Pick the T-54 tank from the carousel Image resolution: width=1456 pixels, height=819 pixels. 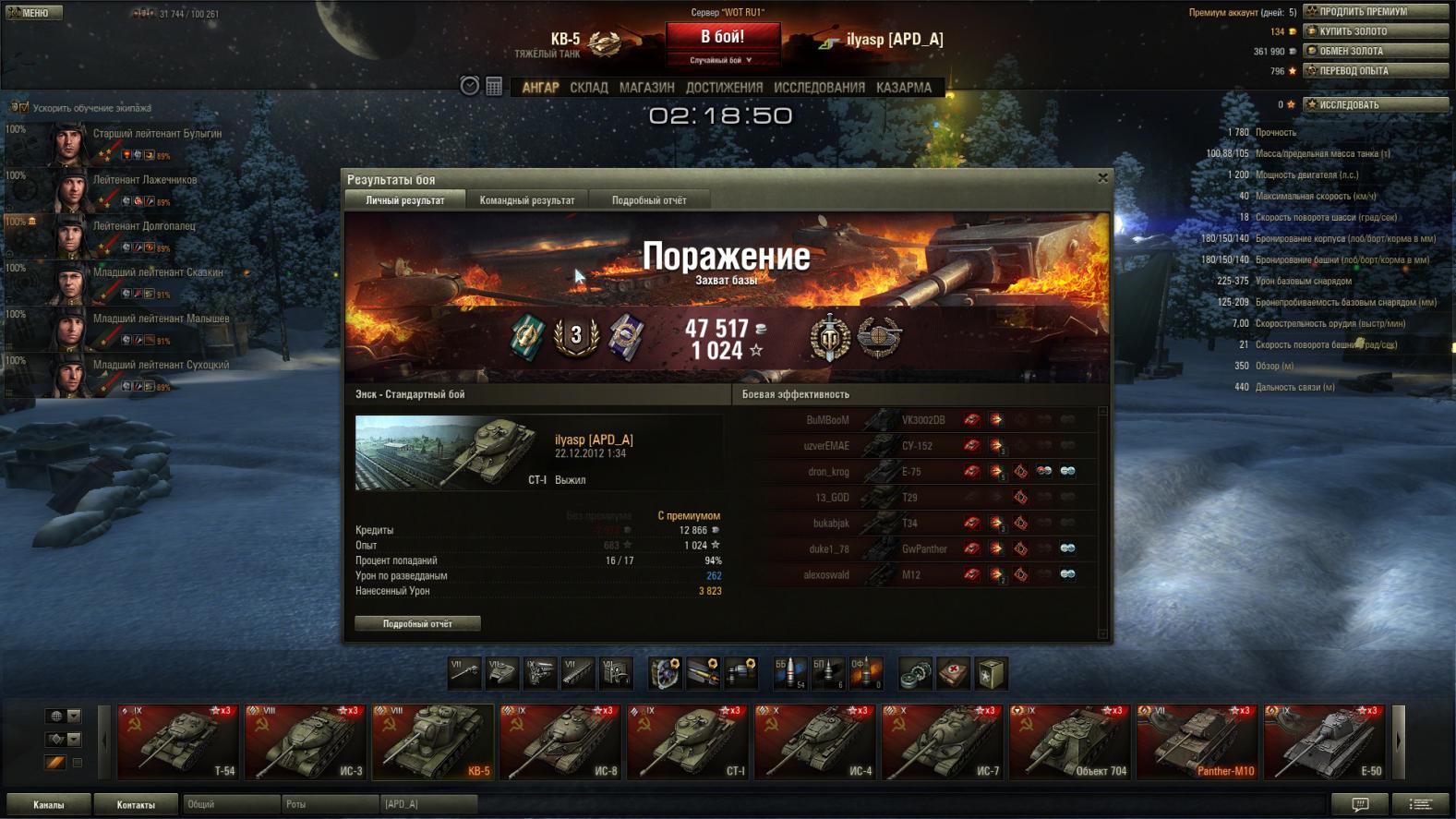click(x=178, y=742)
